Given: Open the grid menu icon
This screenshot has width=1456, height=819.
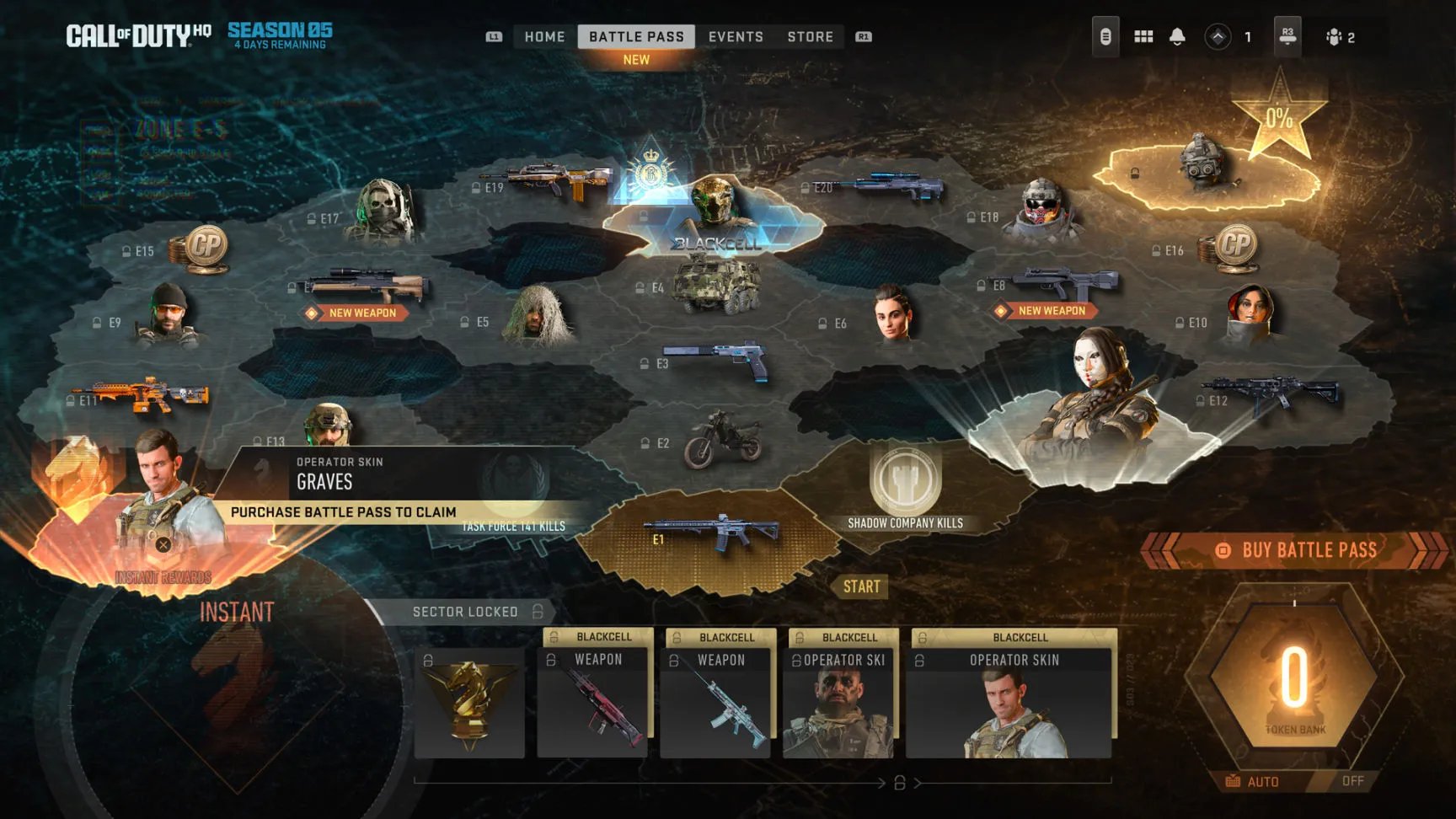Looking at the screenshot, I should tap(1143, 37).
